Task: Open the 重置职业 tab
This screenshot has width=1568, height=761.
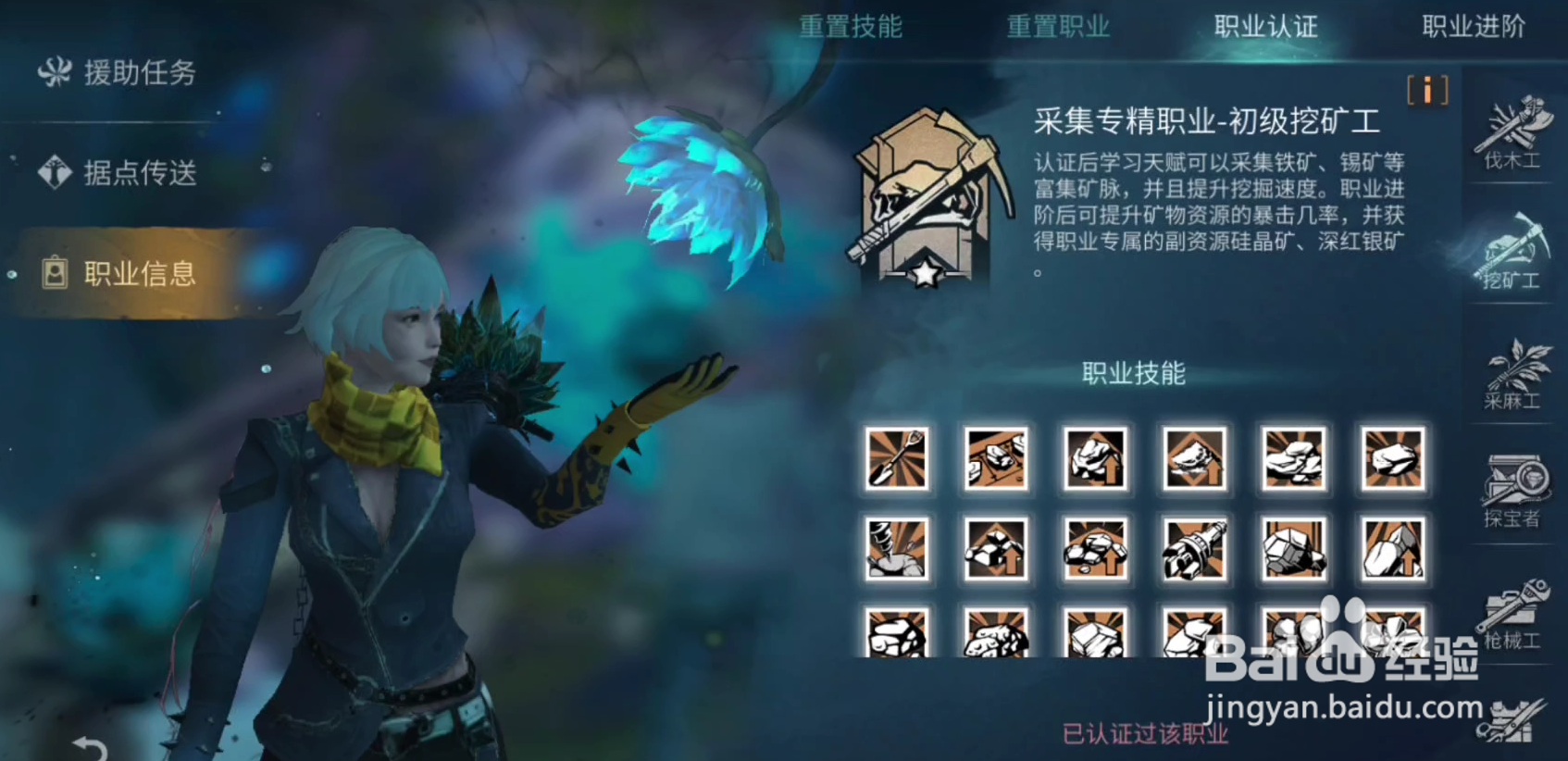Action: click(x=1058, y=28)
